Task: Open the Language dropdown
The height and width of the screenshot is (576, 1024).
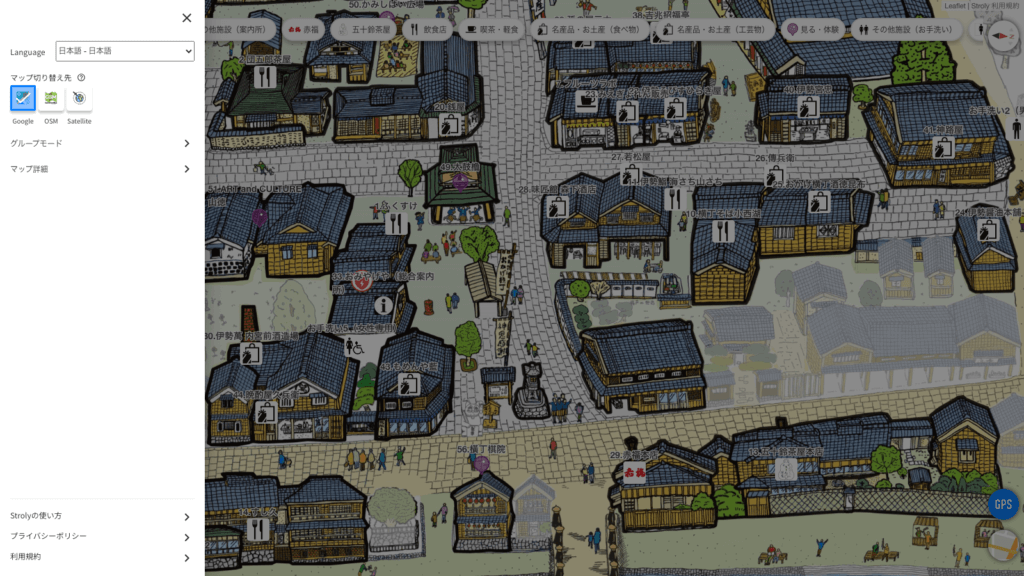Action: click(x=125, y=51)
